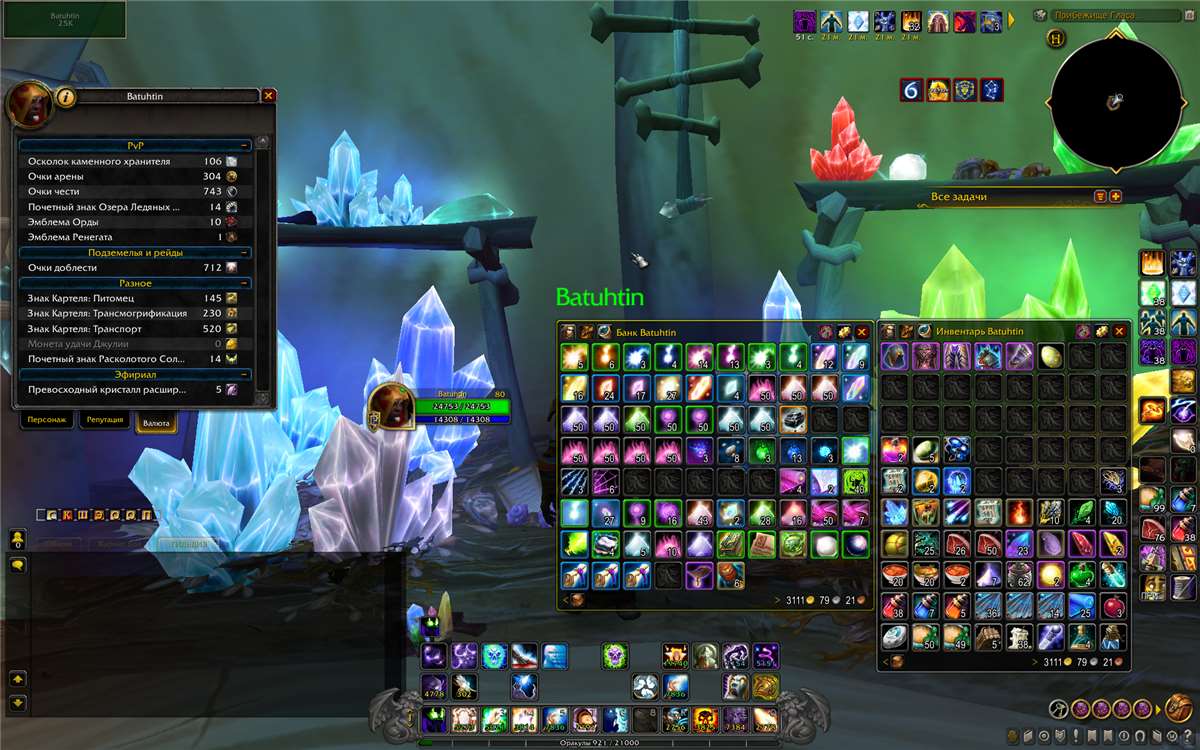Collapse the PvP currency section header
1200x750 pixels.
point(136,146)
